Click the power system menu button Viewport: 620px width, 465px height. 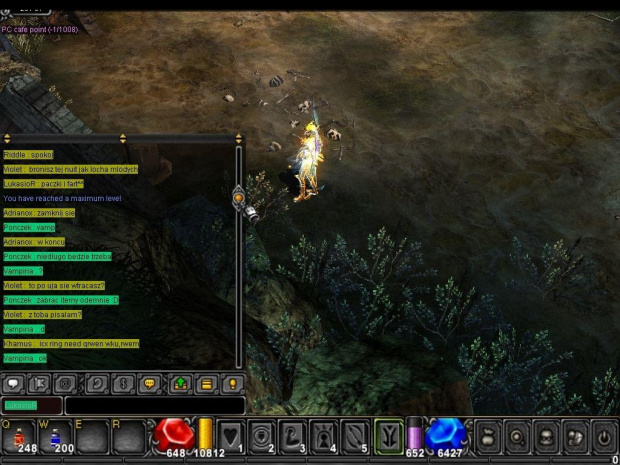[603, 437]
